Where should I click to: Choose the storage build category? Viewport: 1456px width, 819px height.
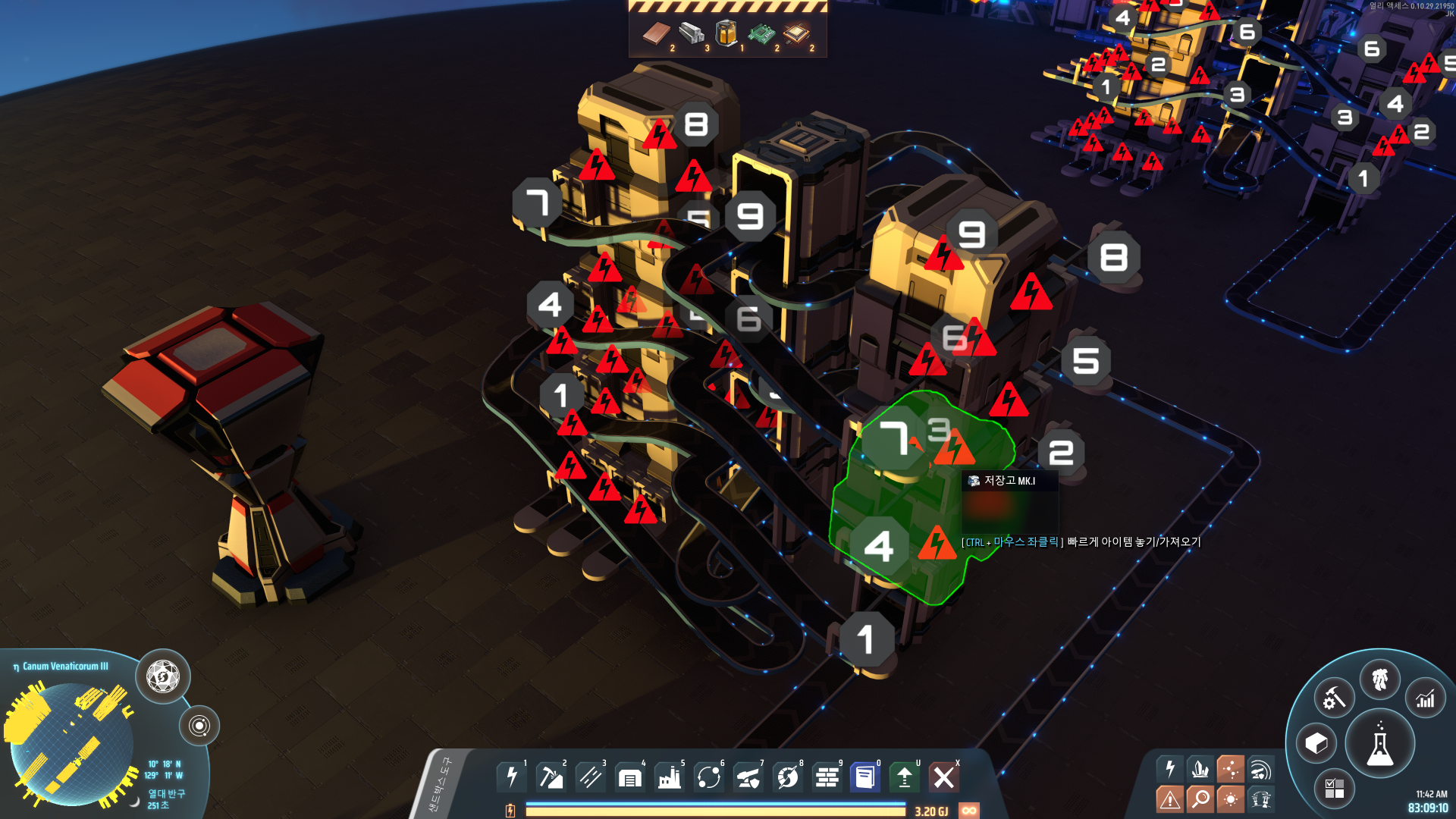630,777
